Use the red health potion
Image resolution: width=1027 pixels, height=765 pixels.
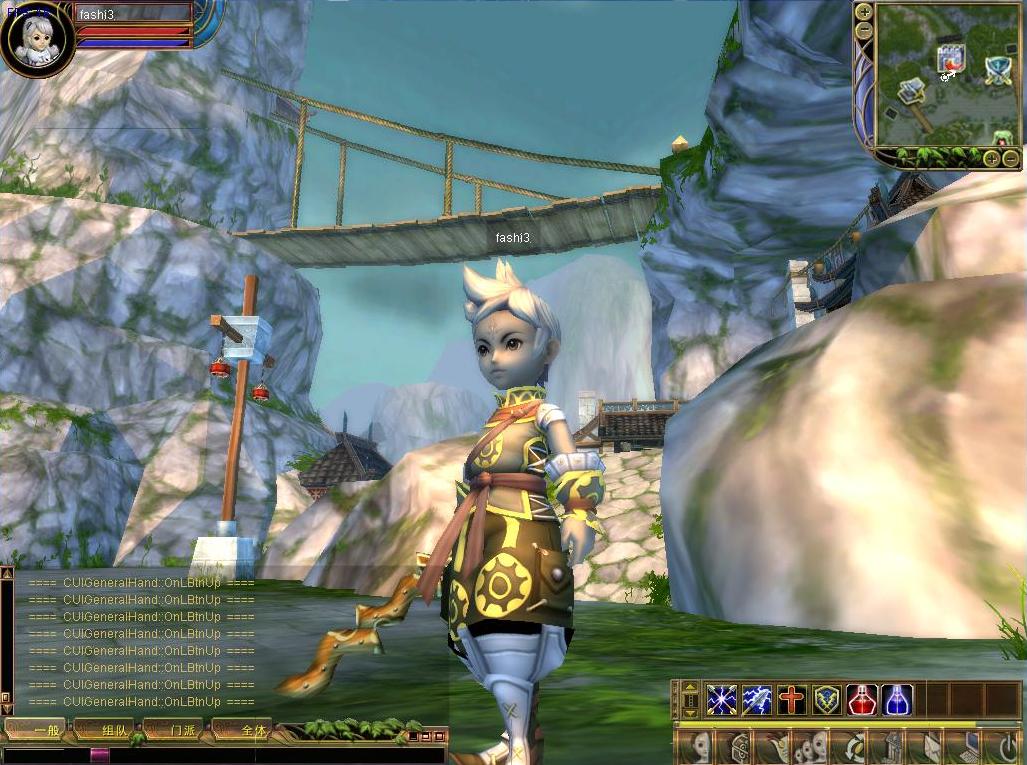point(862,699)
